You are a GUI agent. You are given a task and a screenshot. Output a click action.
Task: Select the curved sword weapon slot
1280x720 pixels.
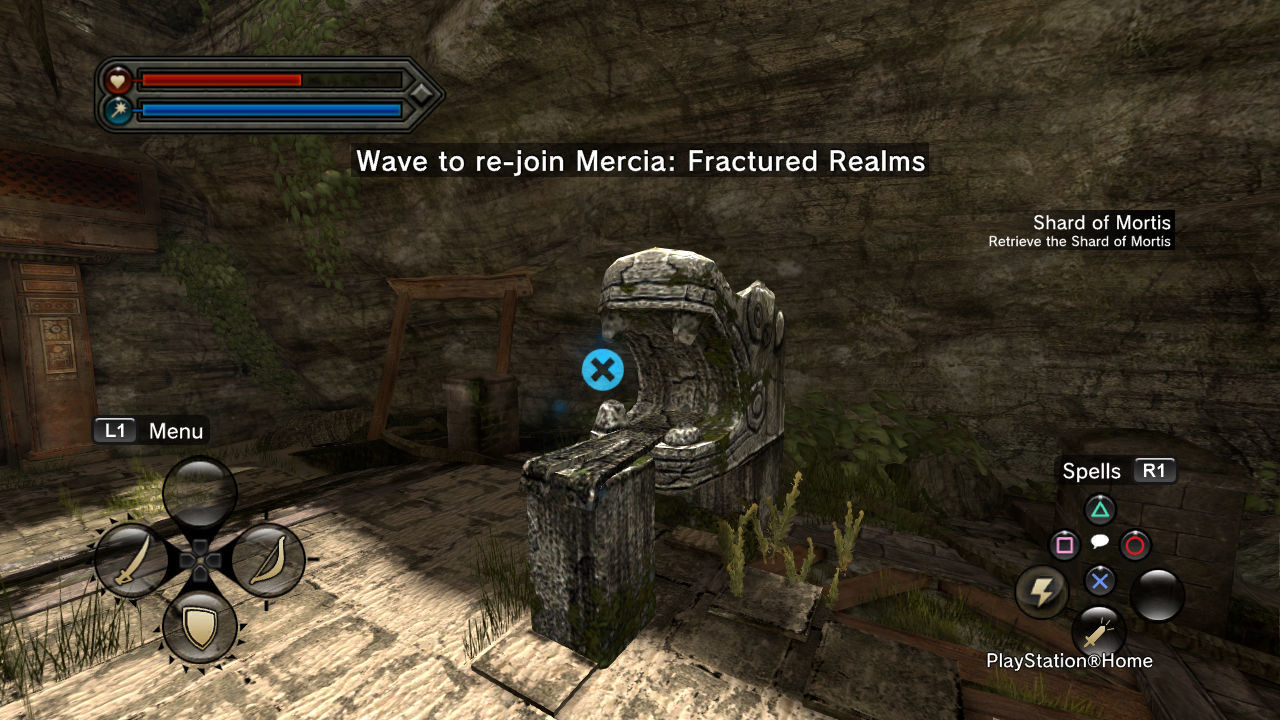pyautogui.click(x=132, y=561)
